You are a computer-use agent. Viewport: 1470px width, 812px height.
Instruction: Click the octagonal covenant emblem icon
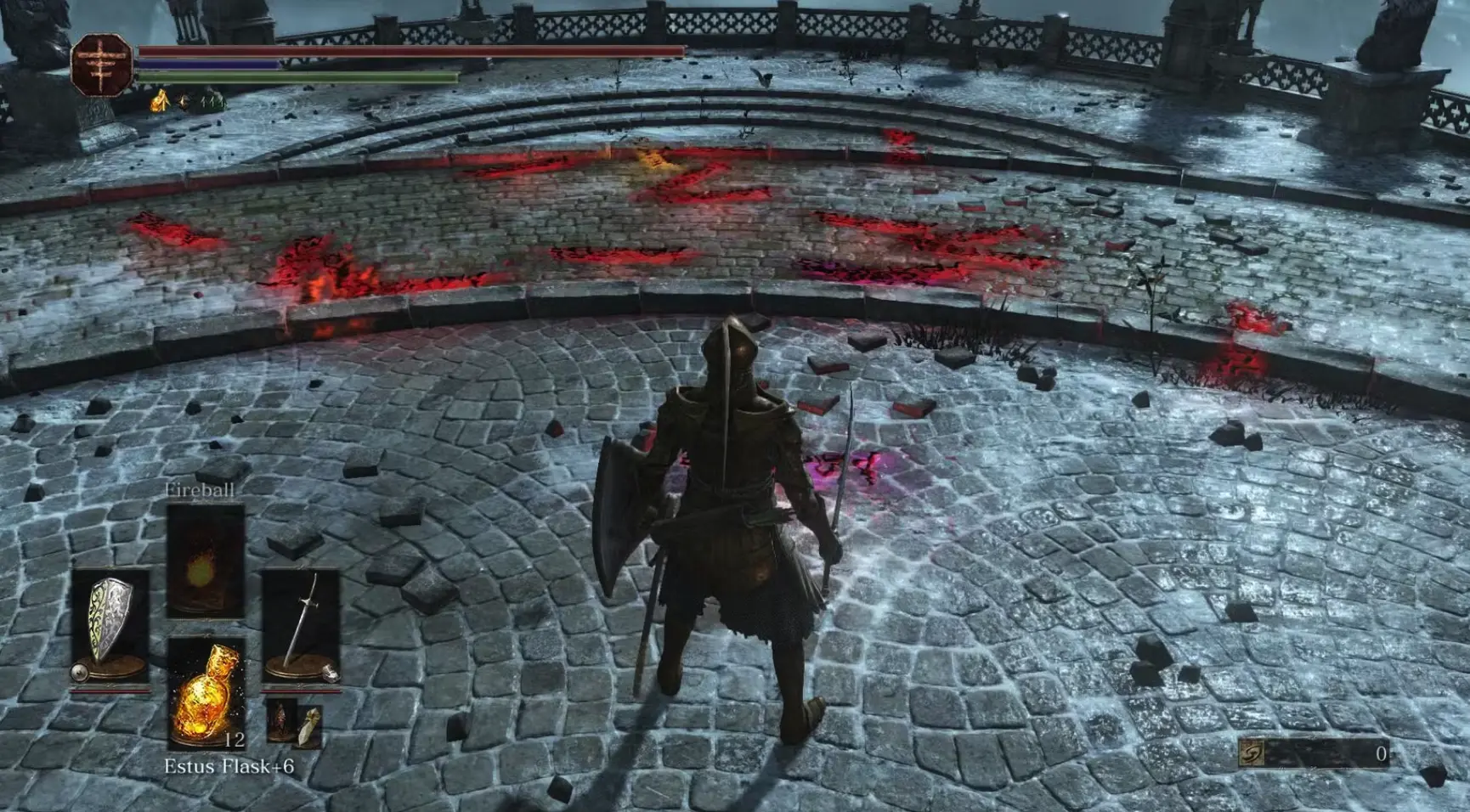[x=101, y=65]
